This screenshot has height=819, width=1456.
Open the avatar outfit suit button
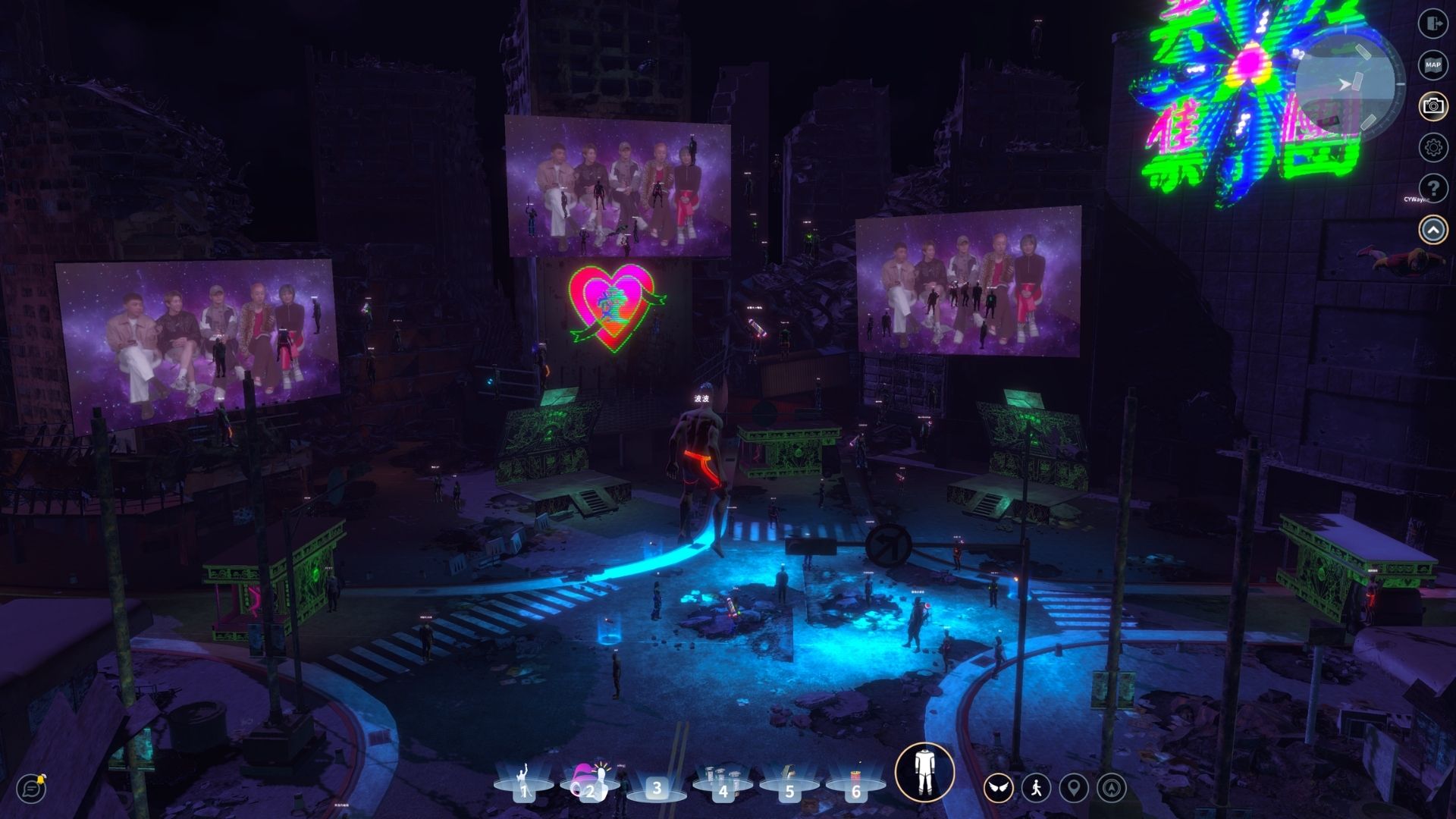pyautogui.click(x=924, y=773)
